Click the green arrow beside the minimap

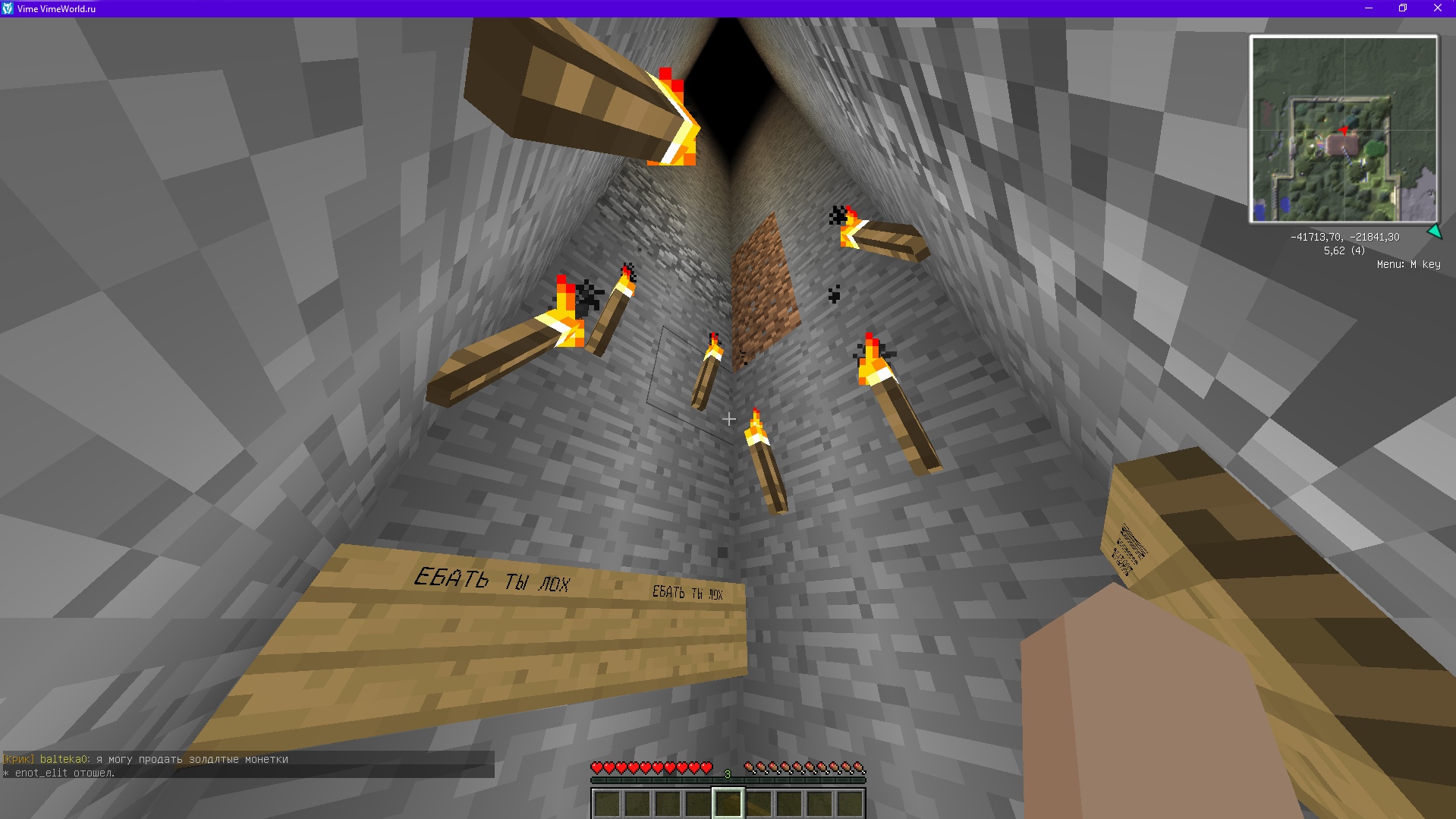[1434, 232]
